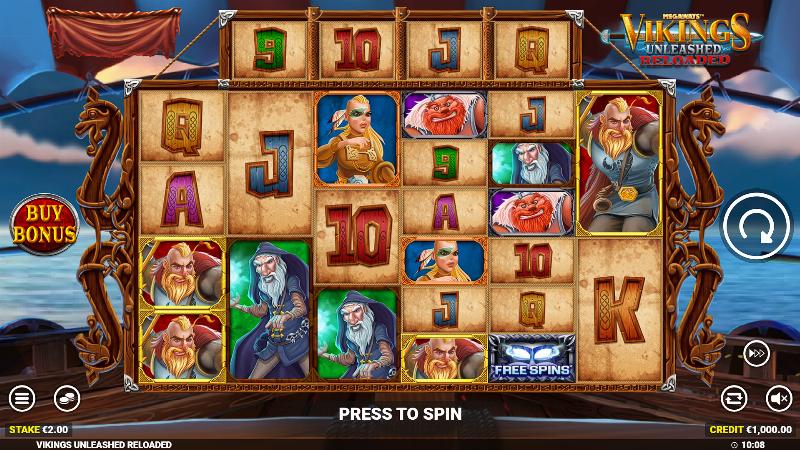Open stake settings with the coins icon
800x450 pixels.
(67, 398)
